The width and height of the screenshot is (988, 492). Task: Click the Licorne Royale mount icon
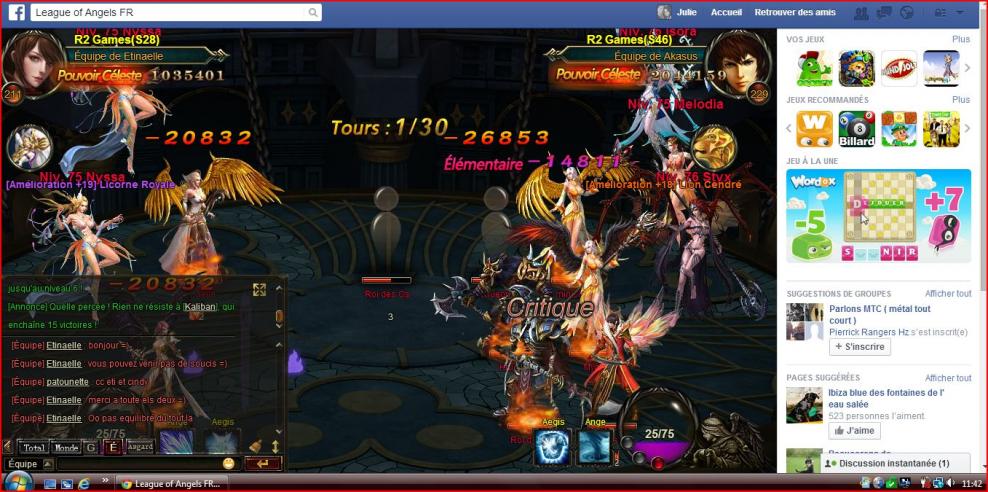pos(27,147)
